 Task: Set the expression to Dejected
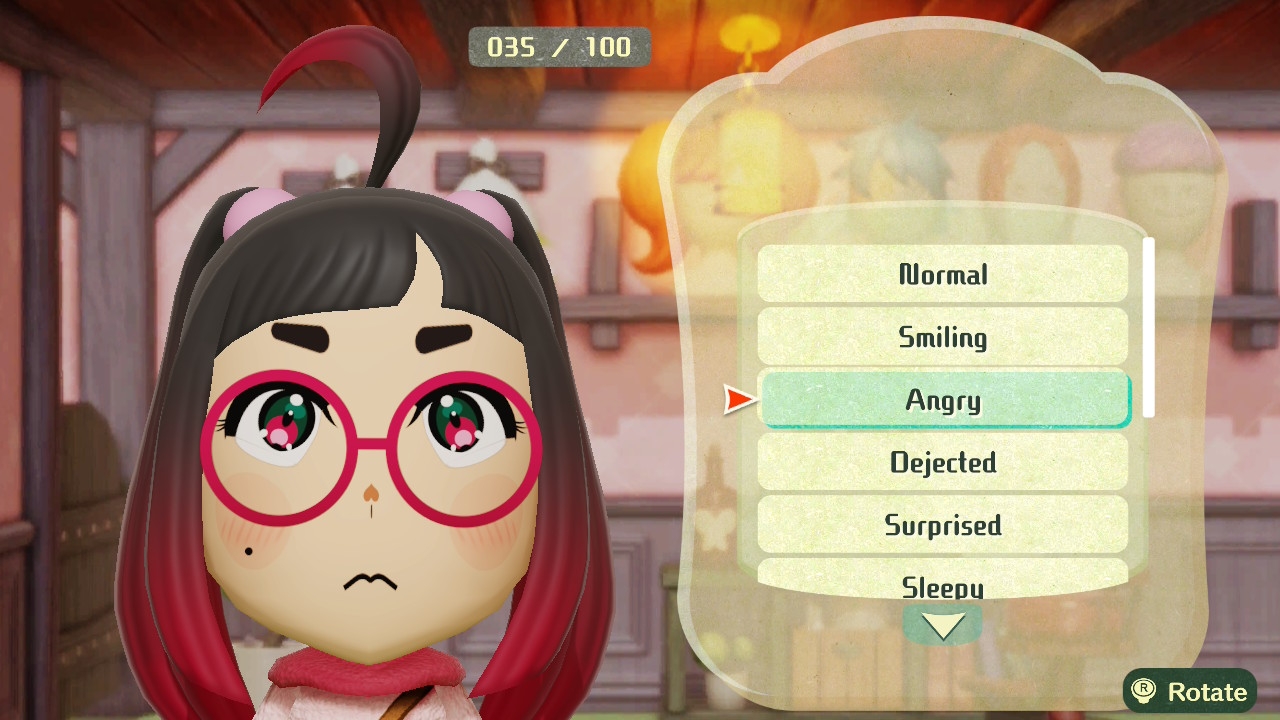click(942, 462)
